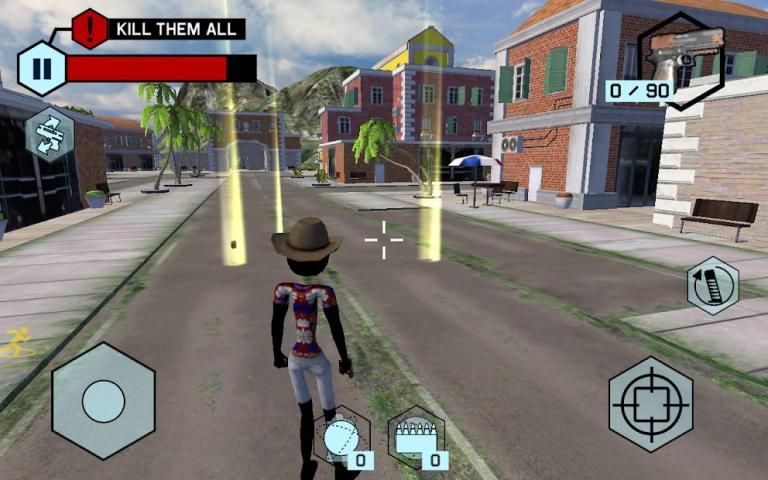Tap the red alert objective icon
Image resolution: width=768 pixels, height=480 pixels.
pyautogui.click(x=90, y=28)
